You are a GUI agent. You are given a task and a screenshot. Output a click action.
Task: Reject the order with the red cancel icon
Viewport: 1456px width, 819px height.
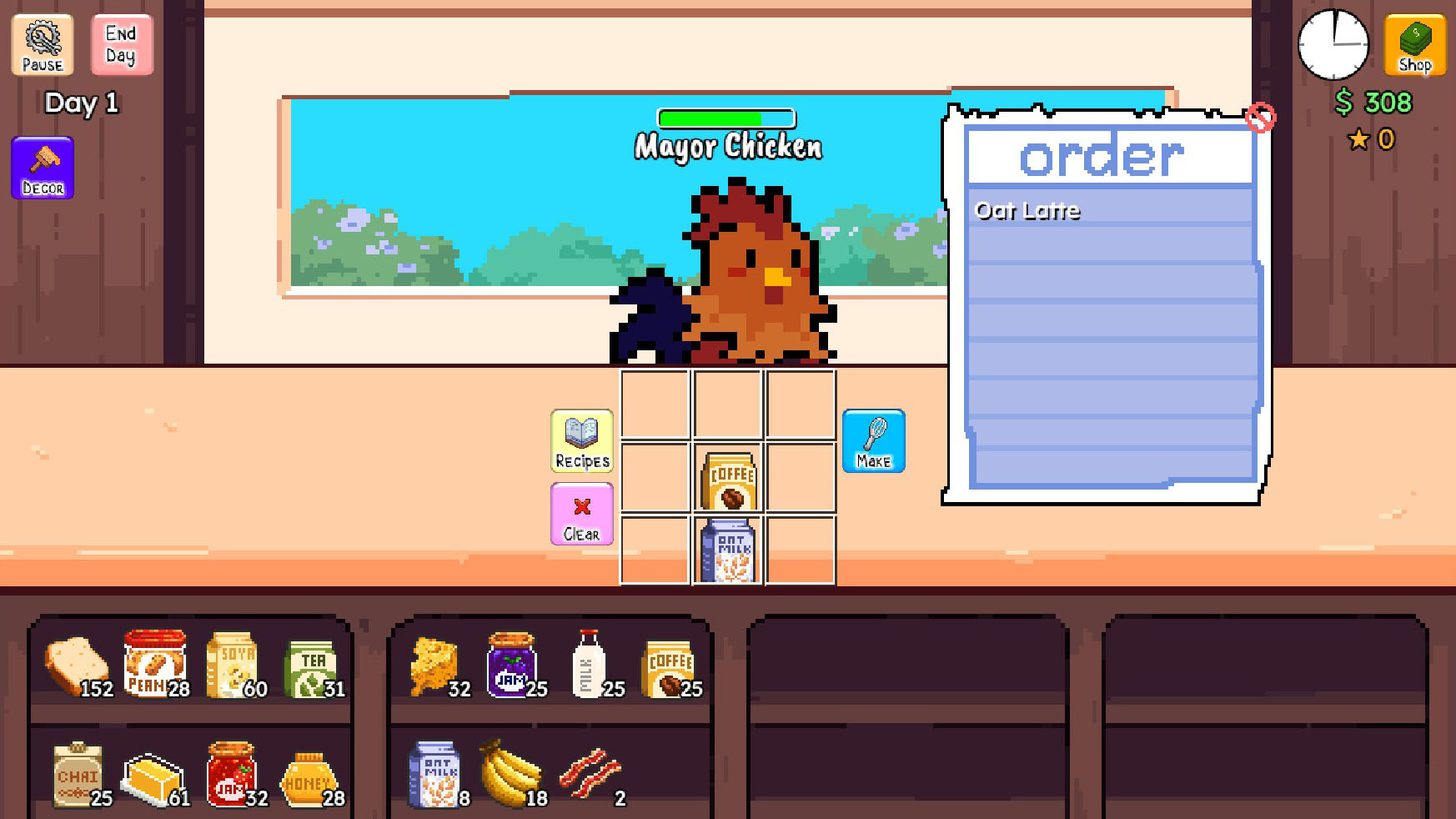click(x=1260, y=118)
